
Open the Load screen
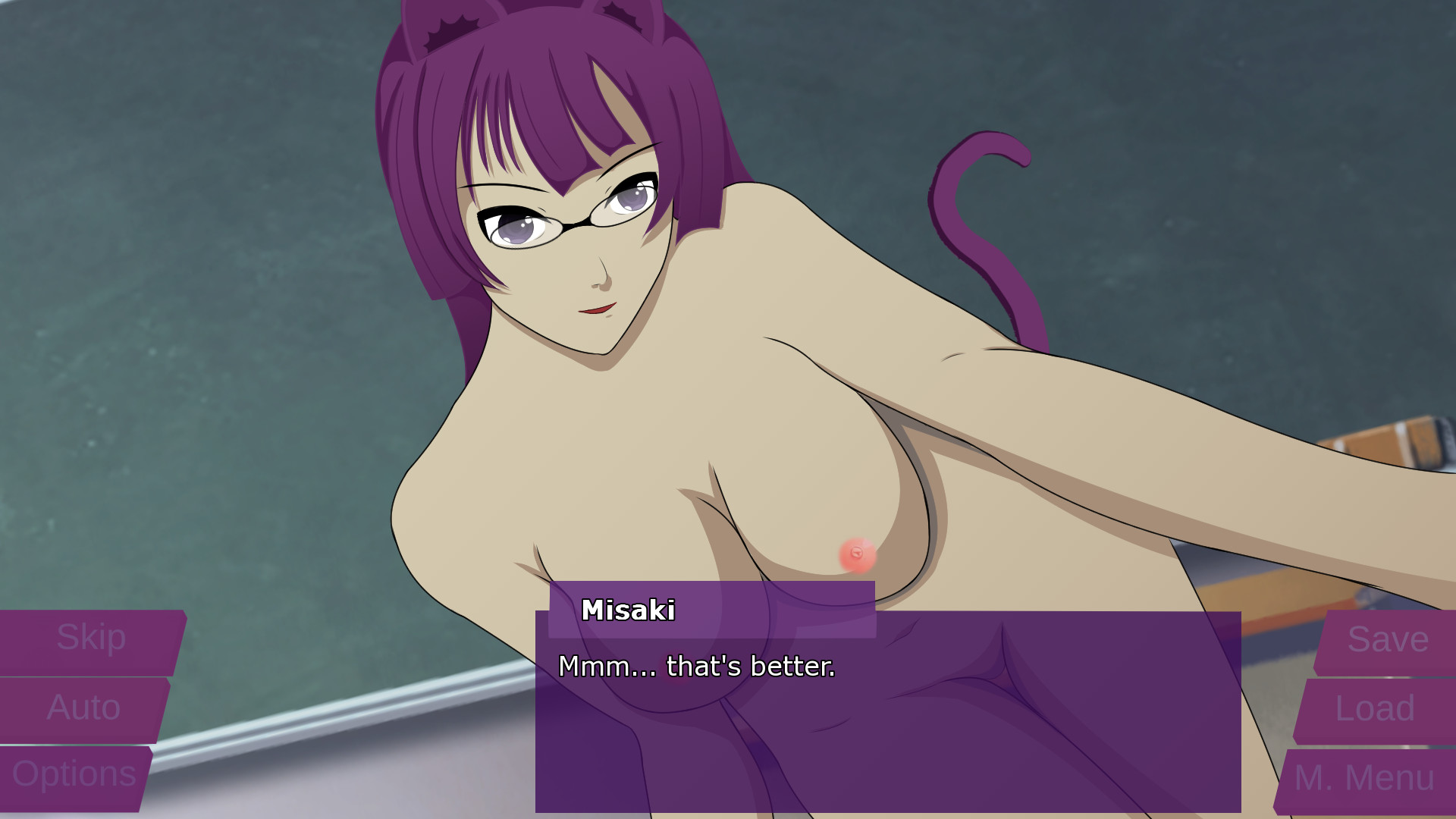click(1378, 710)
